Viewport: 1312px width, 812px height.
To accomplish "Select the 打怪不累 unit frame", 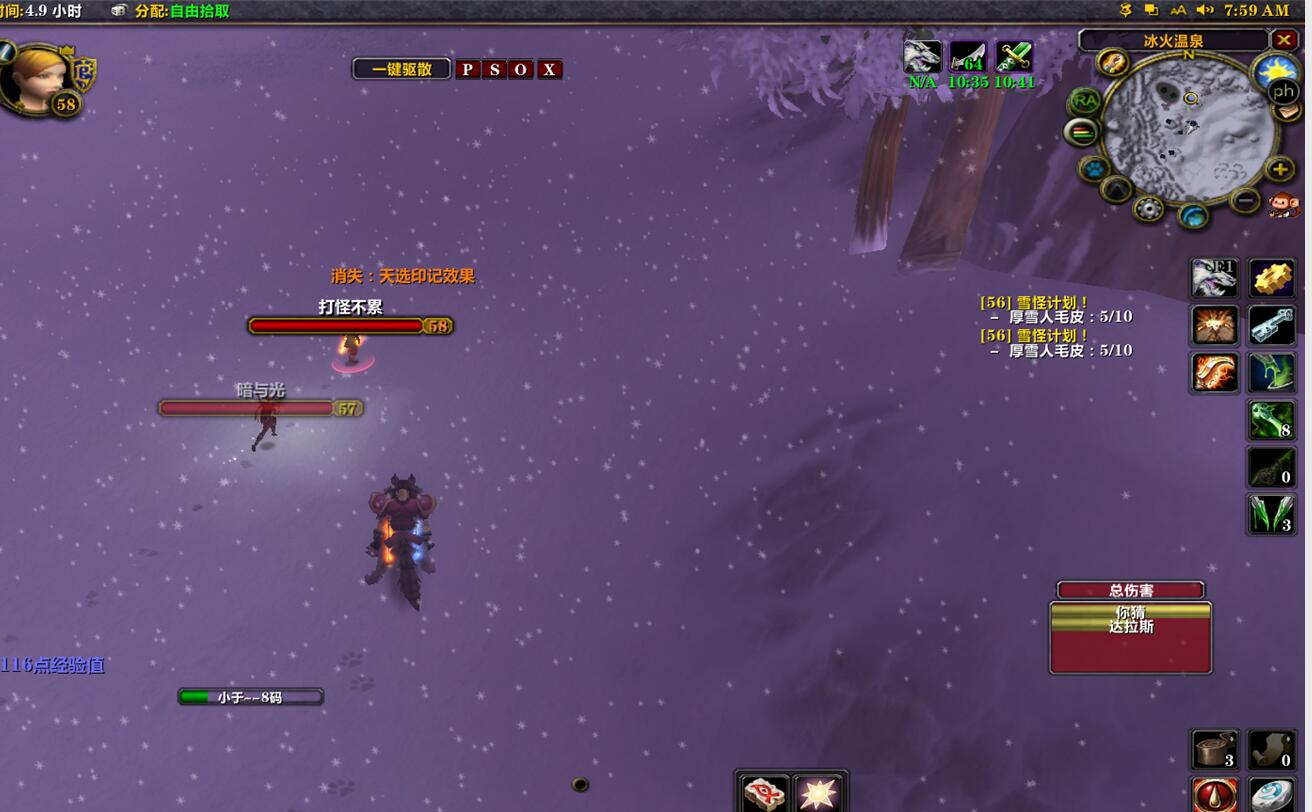I will click(350, 325).
